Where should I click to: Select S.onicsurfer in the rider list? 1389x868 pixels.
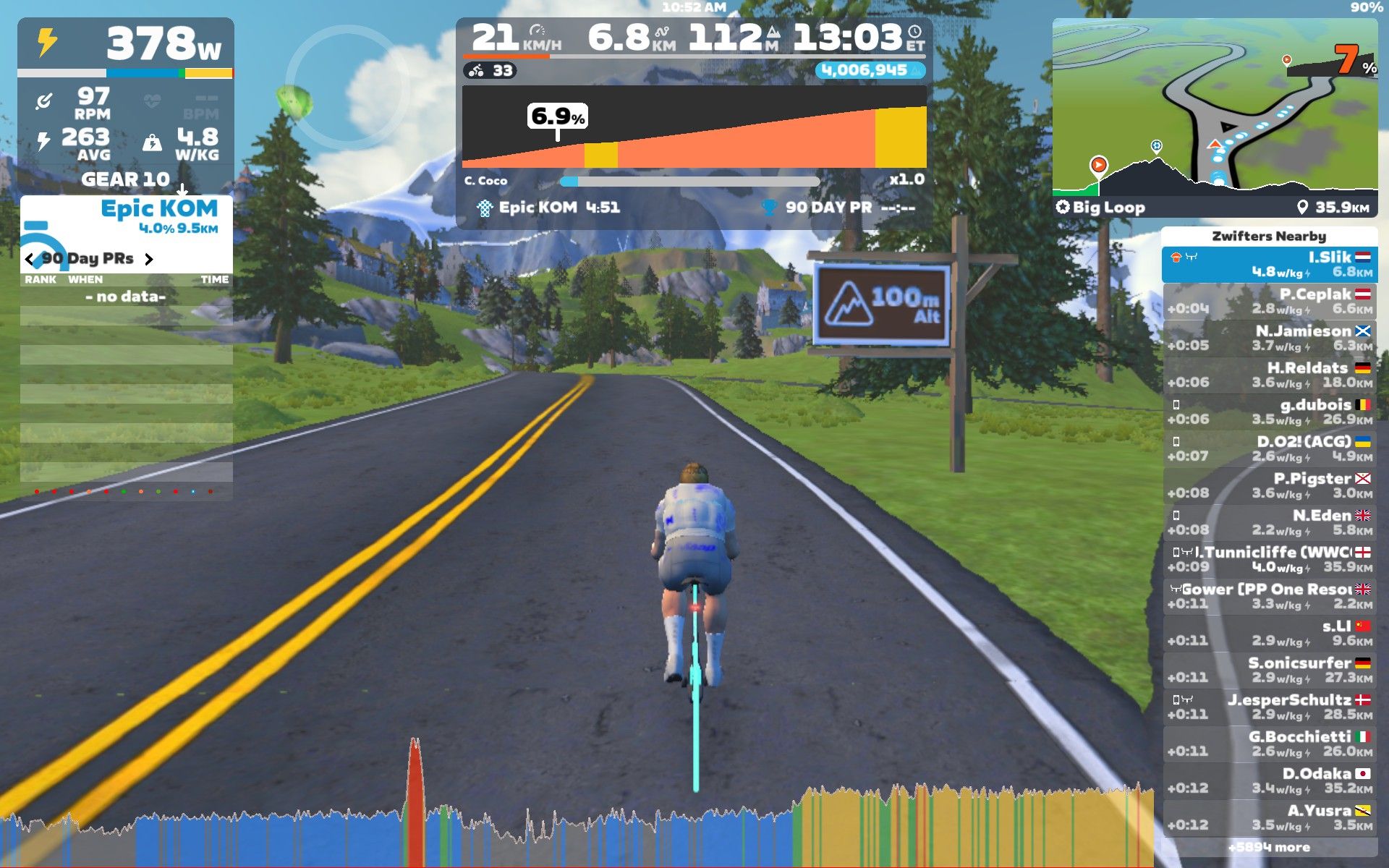tap(1270, 671)
